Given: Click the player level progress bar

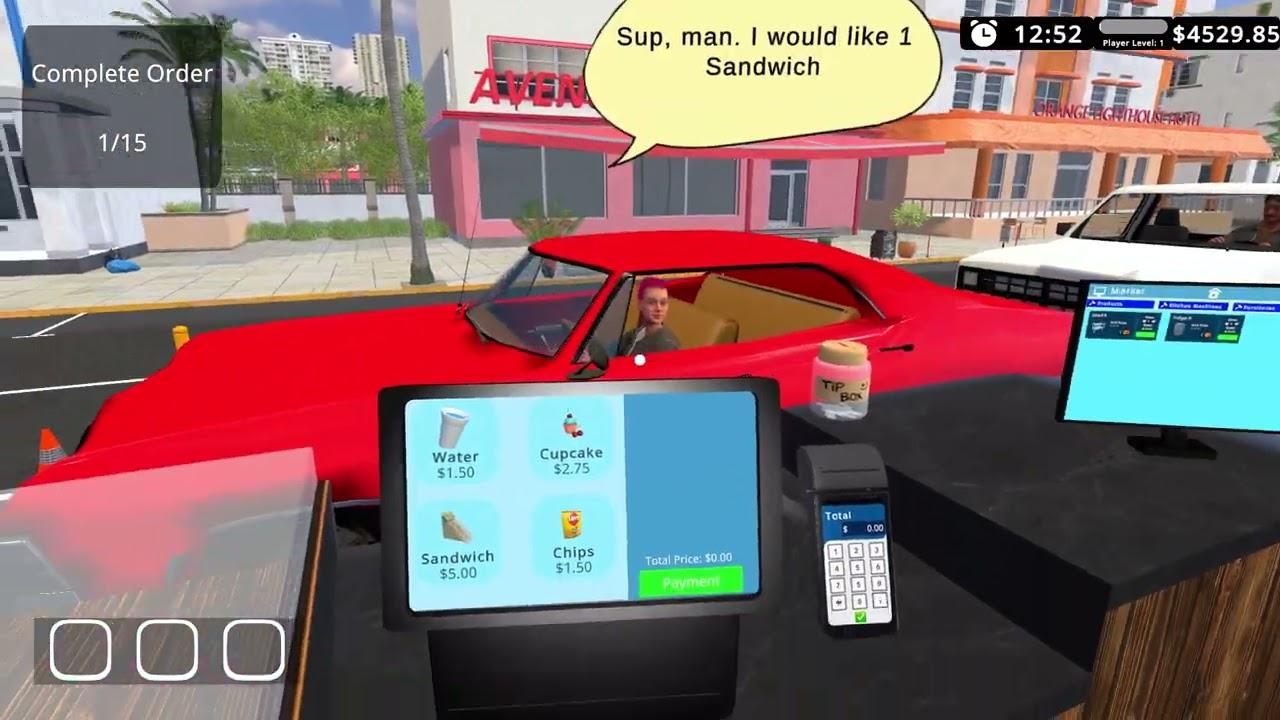Looking at the screenshot, I should [x=1133, y=27].
